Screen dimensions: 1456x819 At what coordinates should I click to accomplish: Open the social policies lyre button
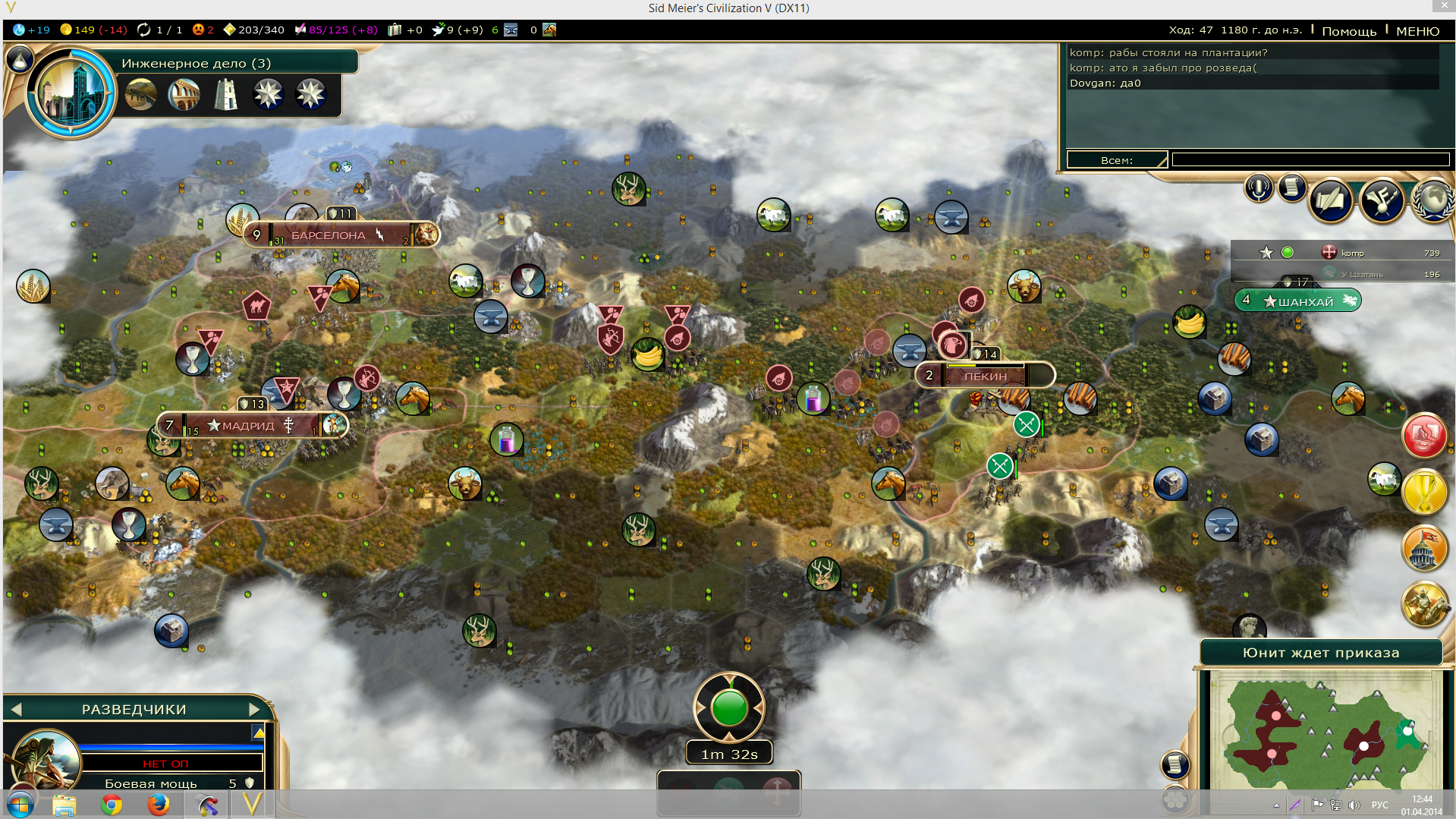[x=1381, y=200]
